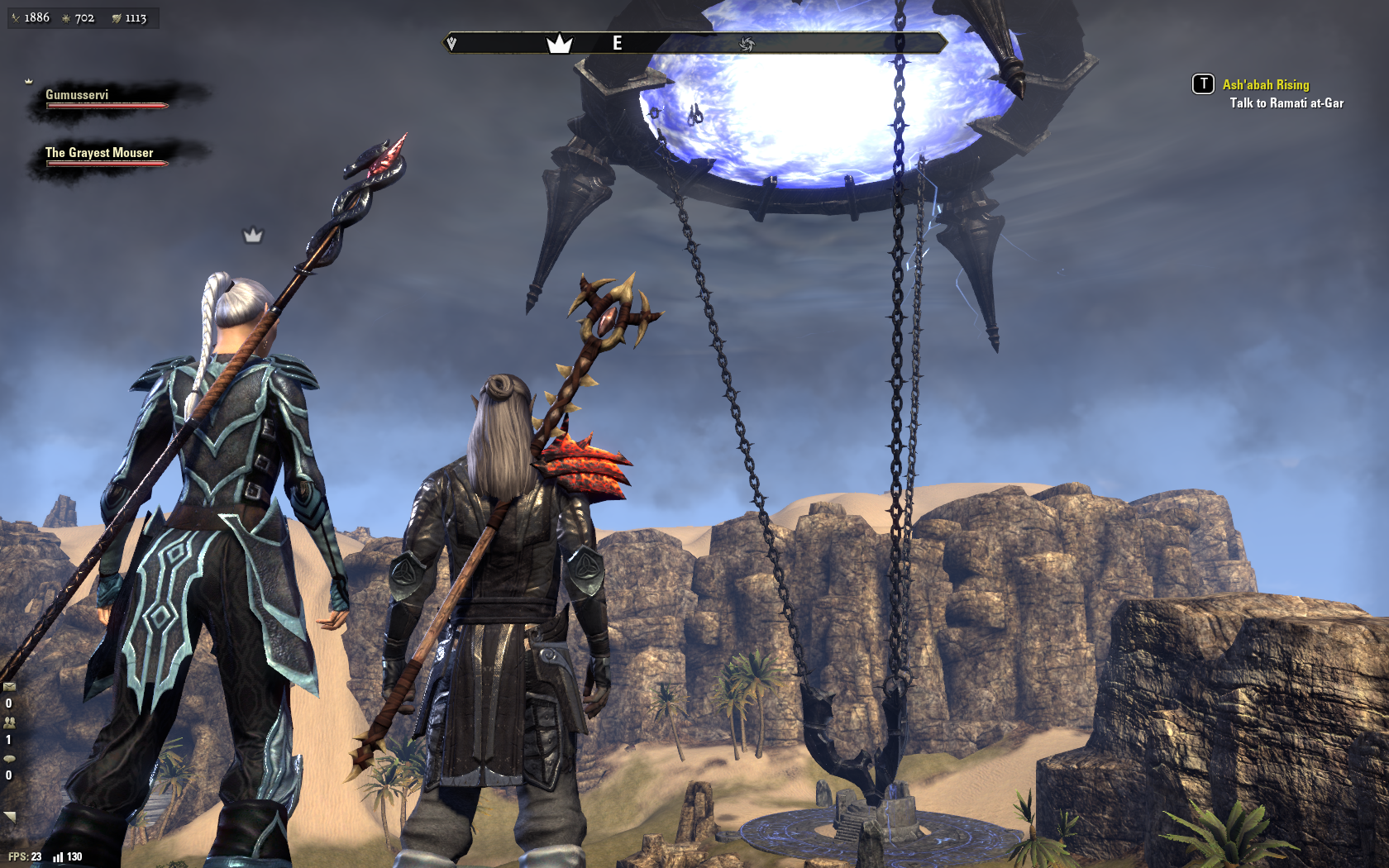Open the group members notification icon
Screen dimensions: 1389x868
9,722
